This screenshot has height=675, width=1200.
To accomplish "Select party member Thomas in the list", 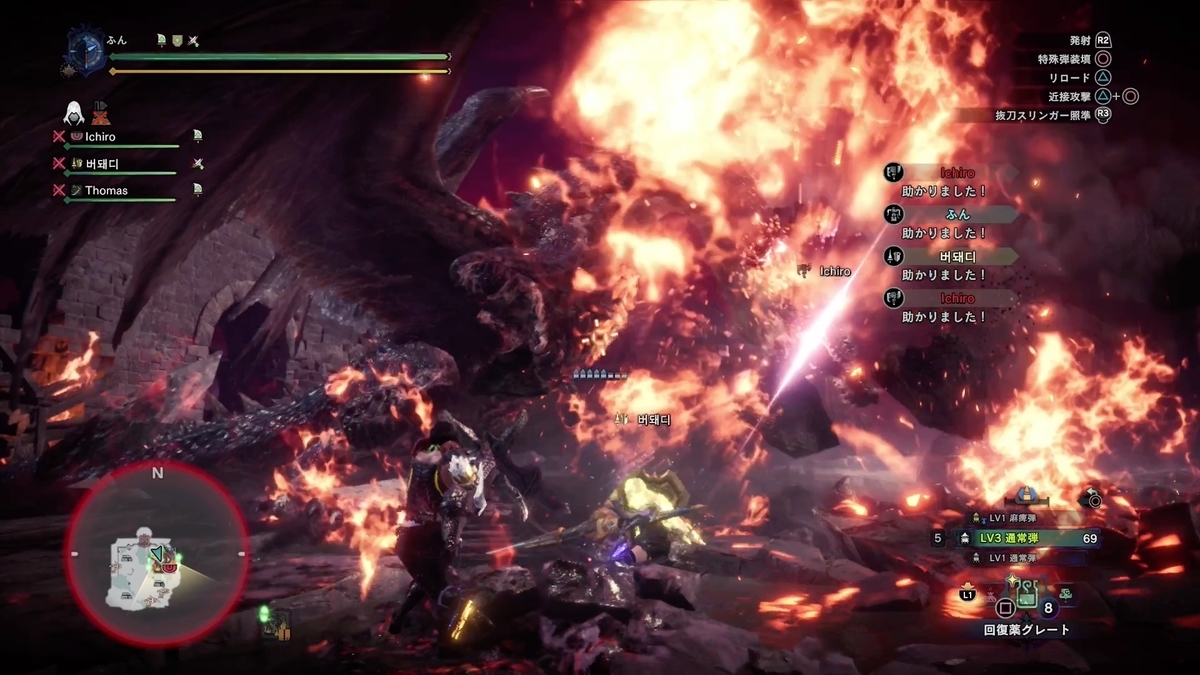I will (106, 190).
